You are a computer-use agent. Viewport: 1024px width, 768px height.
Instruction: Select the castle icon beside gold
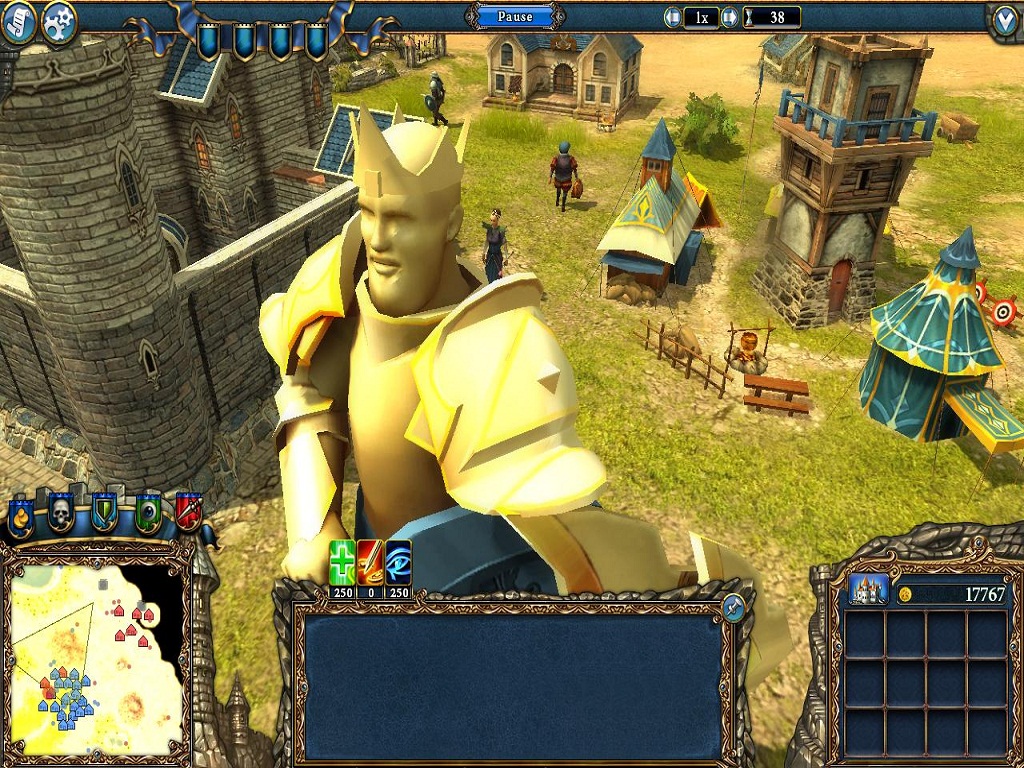868,590
